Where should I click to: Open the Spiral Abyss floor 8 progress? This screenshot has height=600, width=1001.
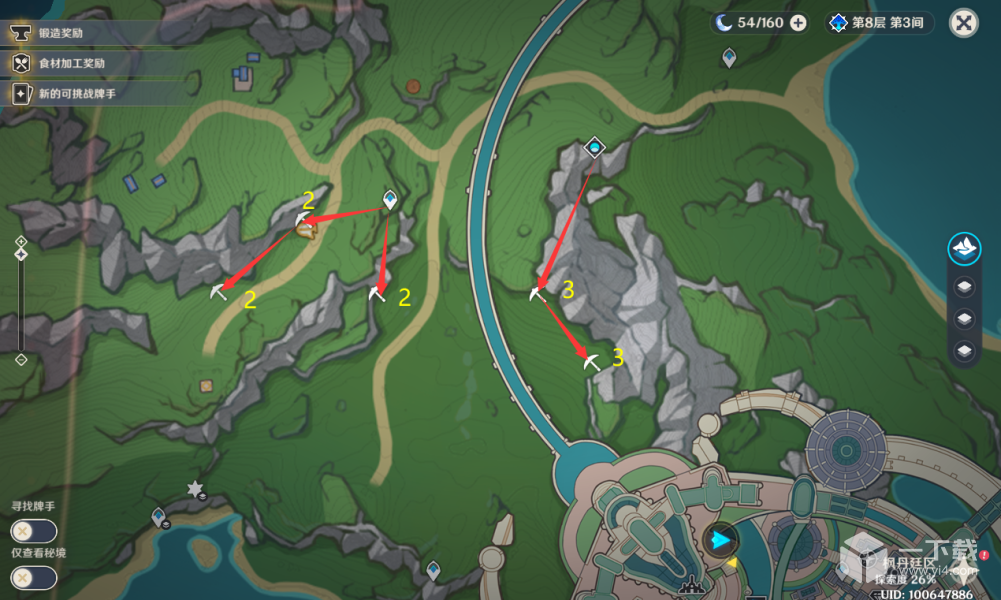[880, 23]
